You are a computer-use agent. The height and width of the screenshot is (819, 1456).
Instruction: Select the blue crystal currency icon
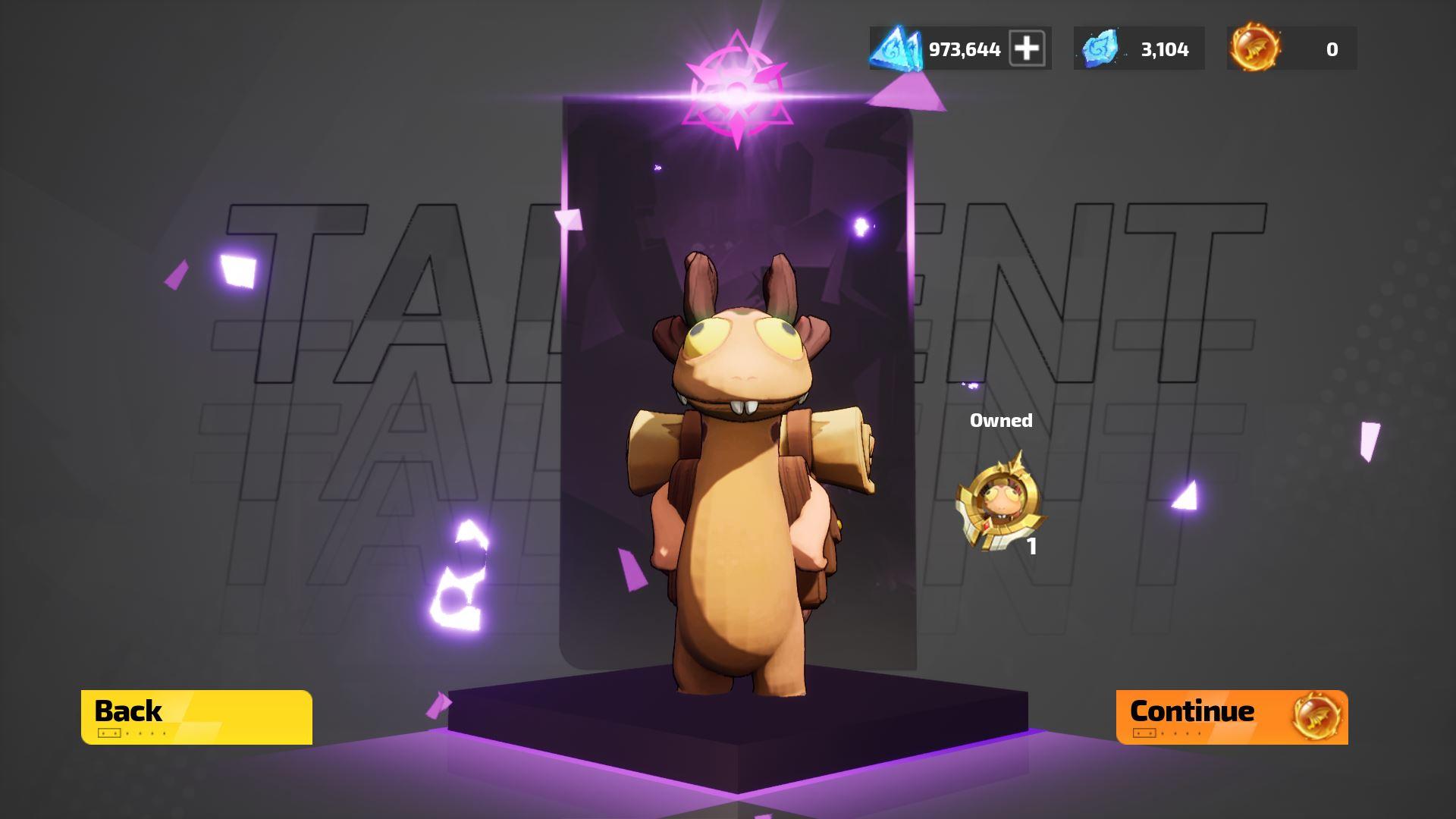pos(1100,49)
